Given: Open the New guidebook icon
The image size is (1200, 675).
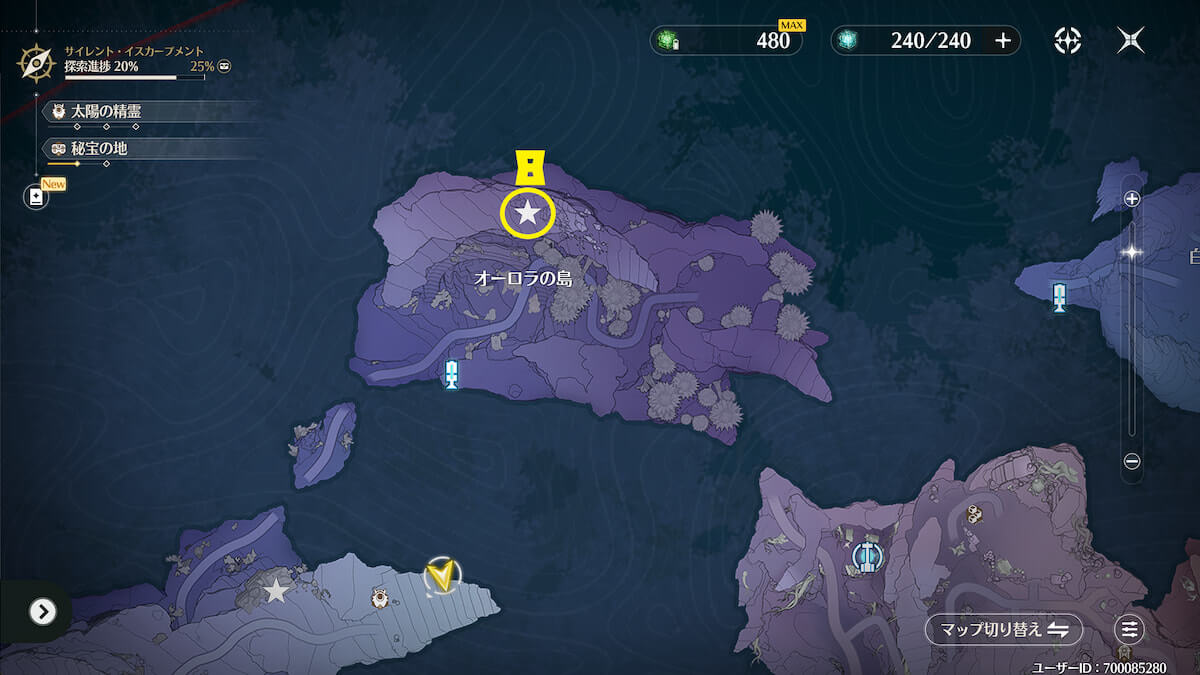Looking at the screenshot, I should click(x=37, y=197).
